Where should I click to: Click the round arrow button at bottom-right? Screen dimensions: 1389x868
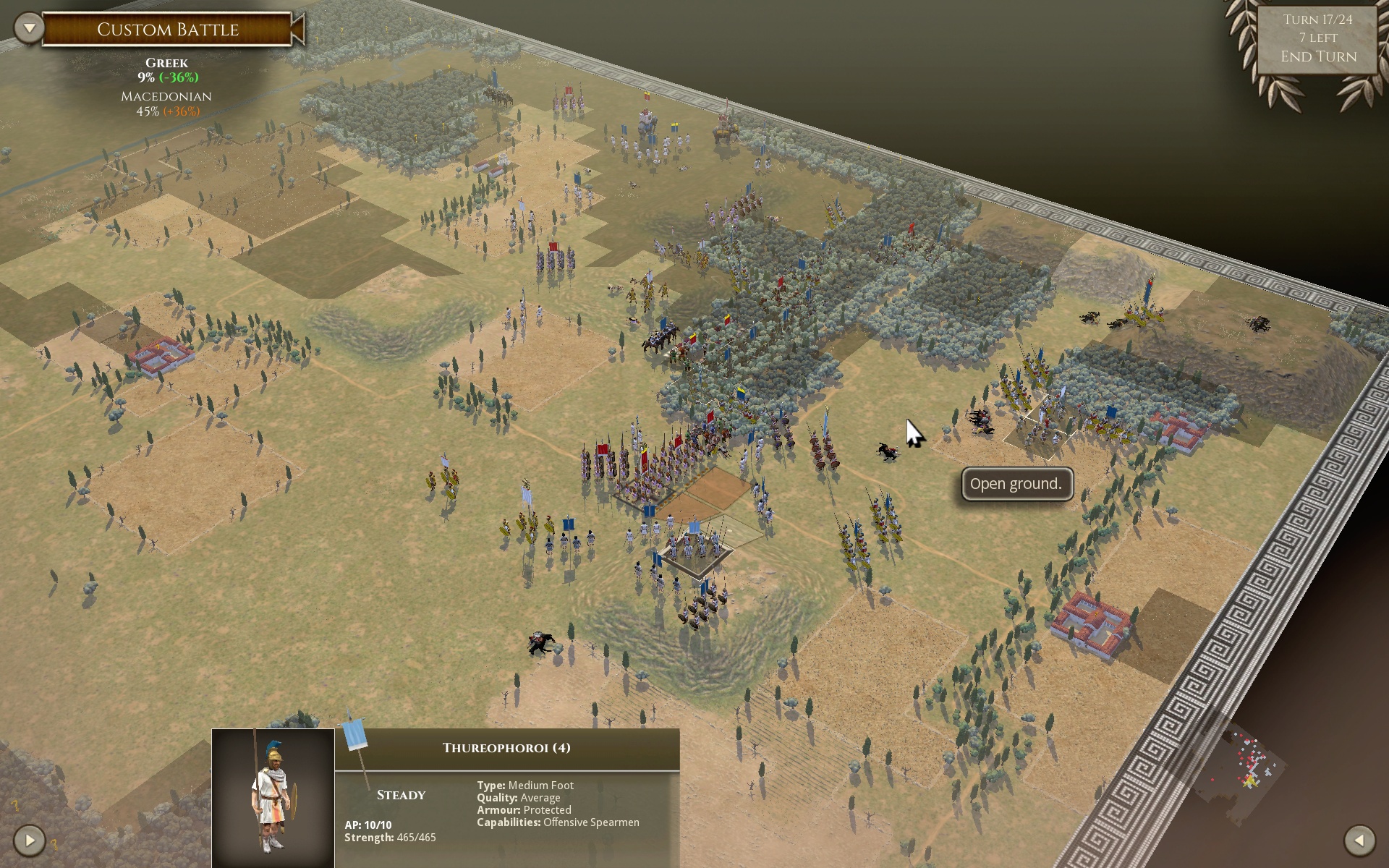coord(1359,840)
